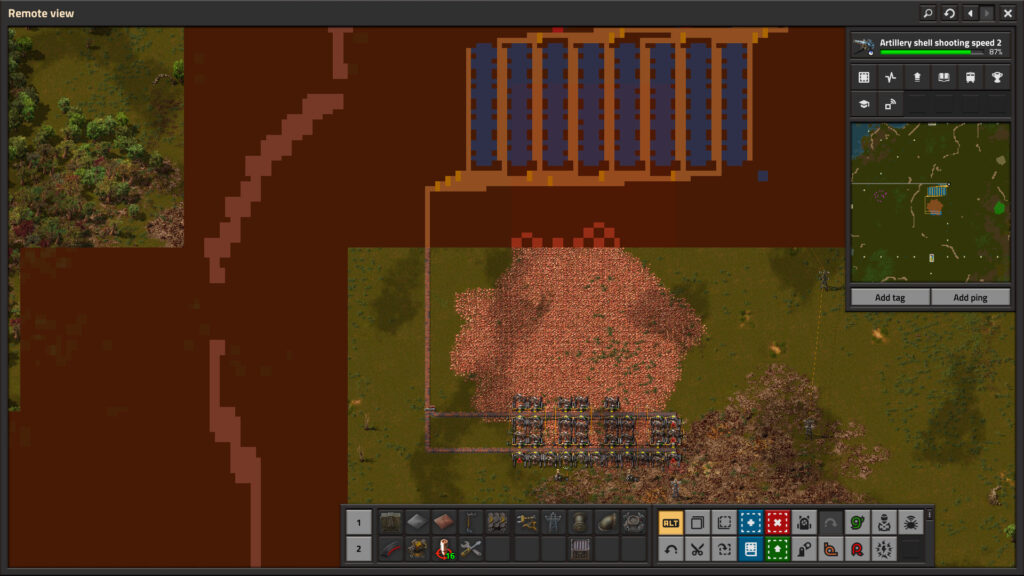Viewport: 1024px width, 576px height.
Task: Open the Artillery shell shooting speed research
Action: pyautogui.click(x=929, y=46)
